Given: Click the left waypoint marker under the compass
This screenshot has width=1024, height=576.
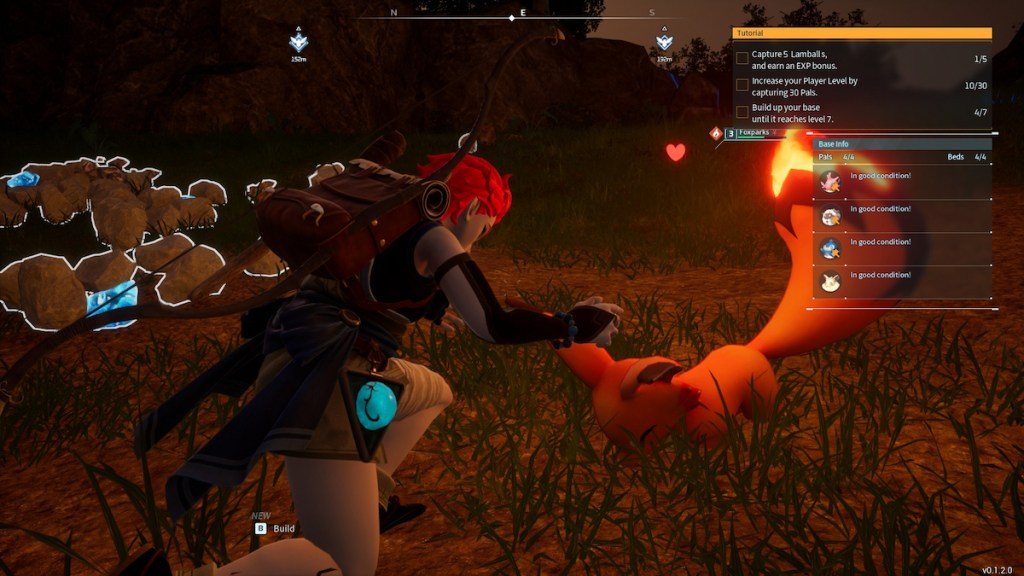Looking at the screenshot, I should pyautogui.click(x=298, y=42).
